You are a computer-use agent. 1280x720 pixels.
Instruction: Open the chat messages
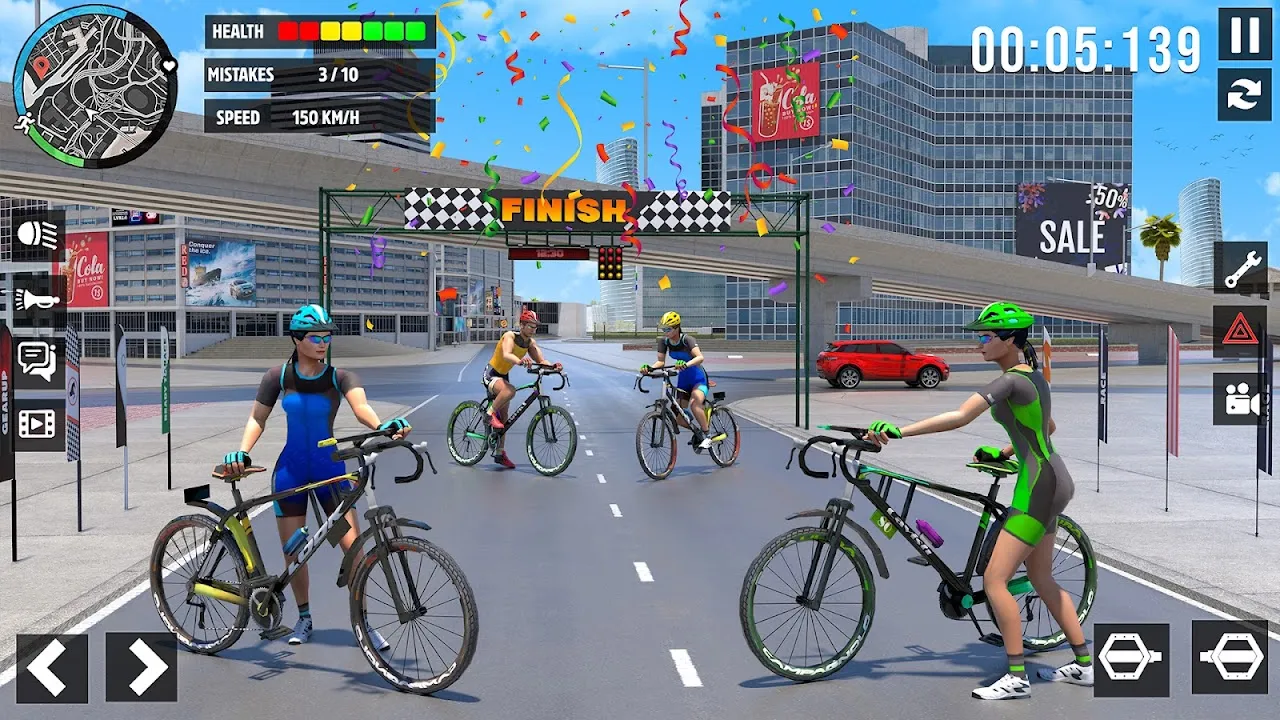[x=38, y=362]
